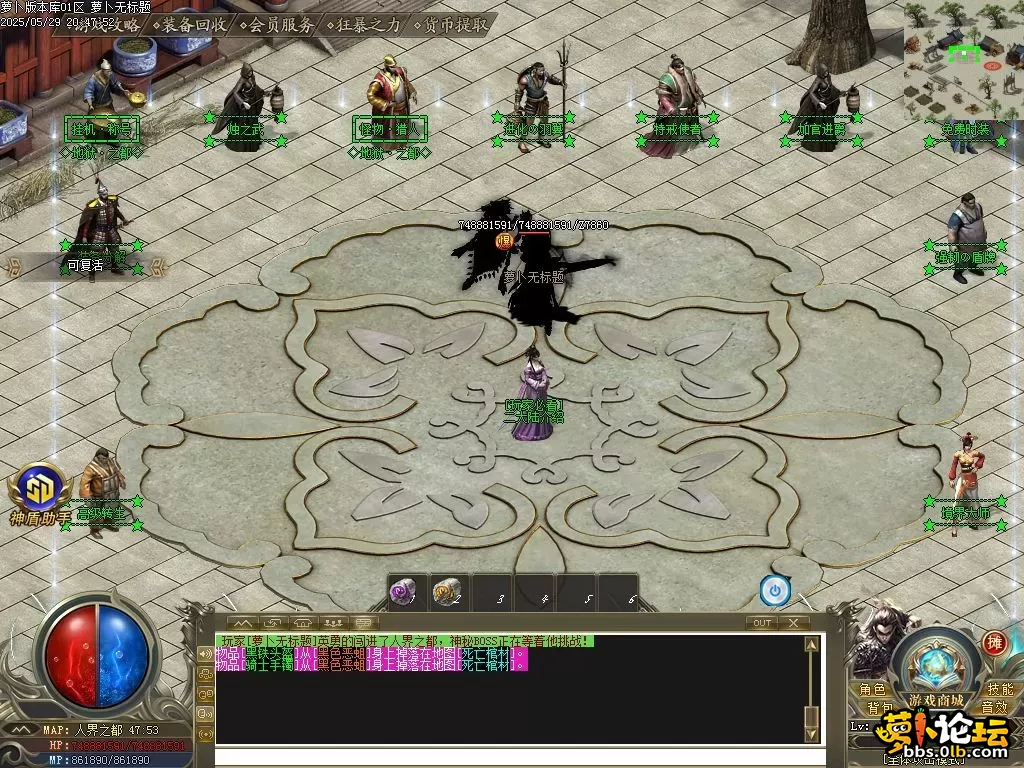Click the chat text input field
Viewport: 1024px width, 768px height.
click(x=510, y=756)
